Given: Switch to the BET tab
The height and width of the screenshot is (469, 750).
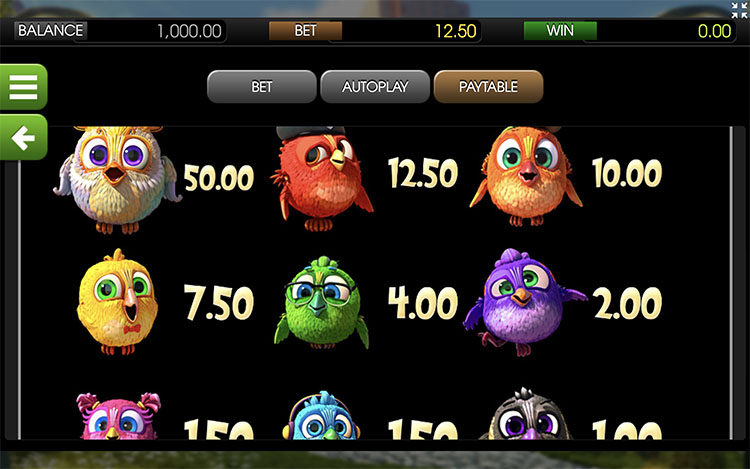Looking at the screenshot, I should click(x=261, y=87).
